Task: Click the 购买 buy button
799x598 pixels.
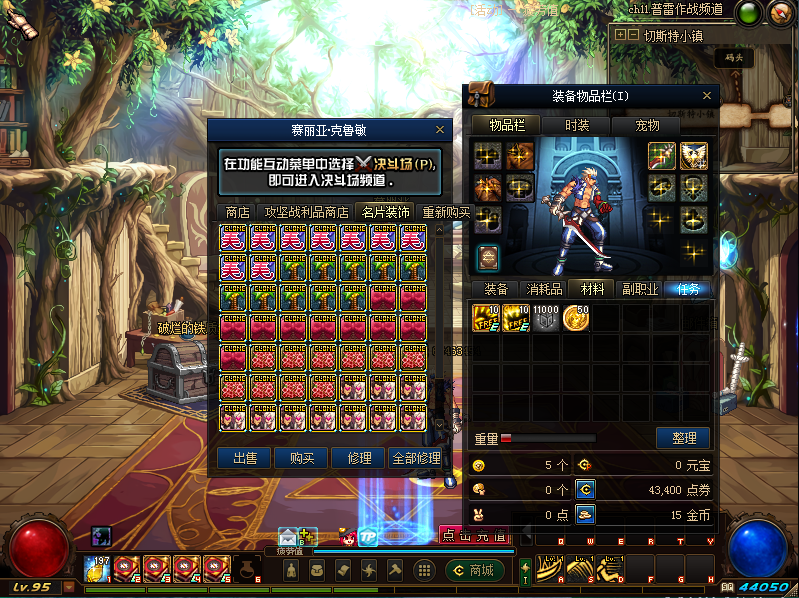Action: click(301, 458)
